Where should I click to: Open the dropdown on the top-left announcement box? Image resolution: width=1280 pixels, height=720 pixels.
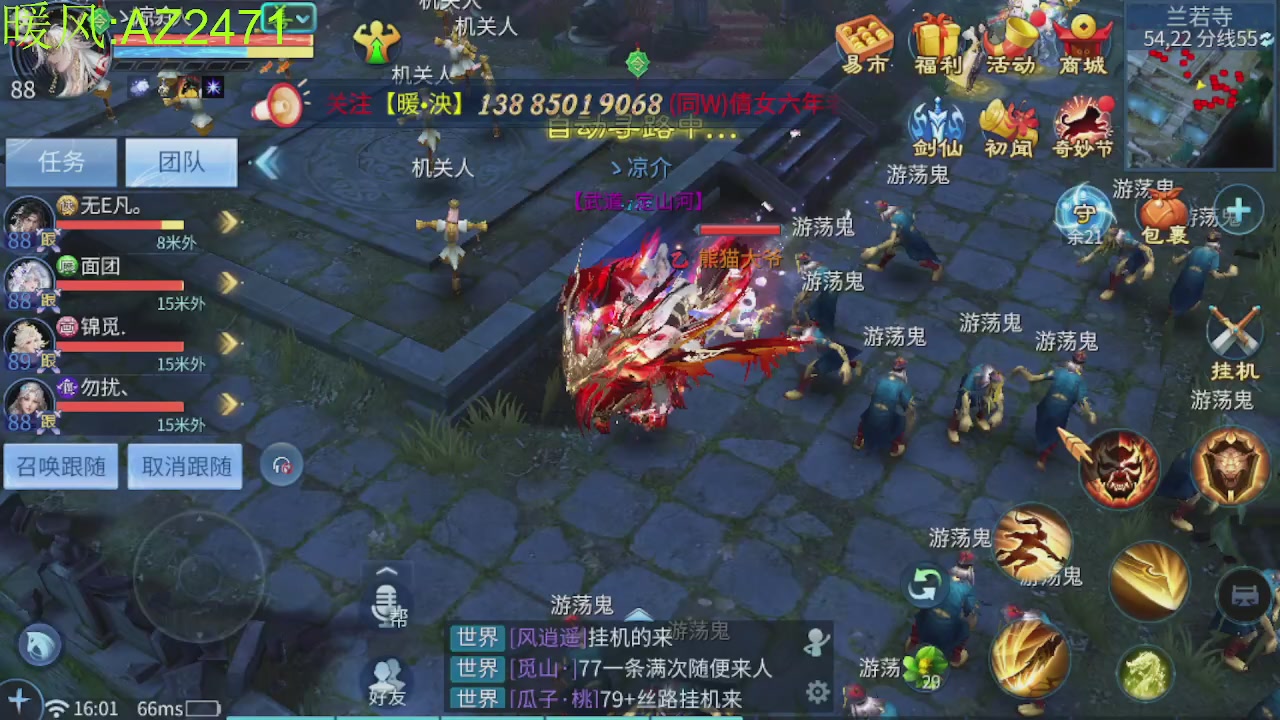(305, 18)
